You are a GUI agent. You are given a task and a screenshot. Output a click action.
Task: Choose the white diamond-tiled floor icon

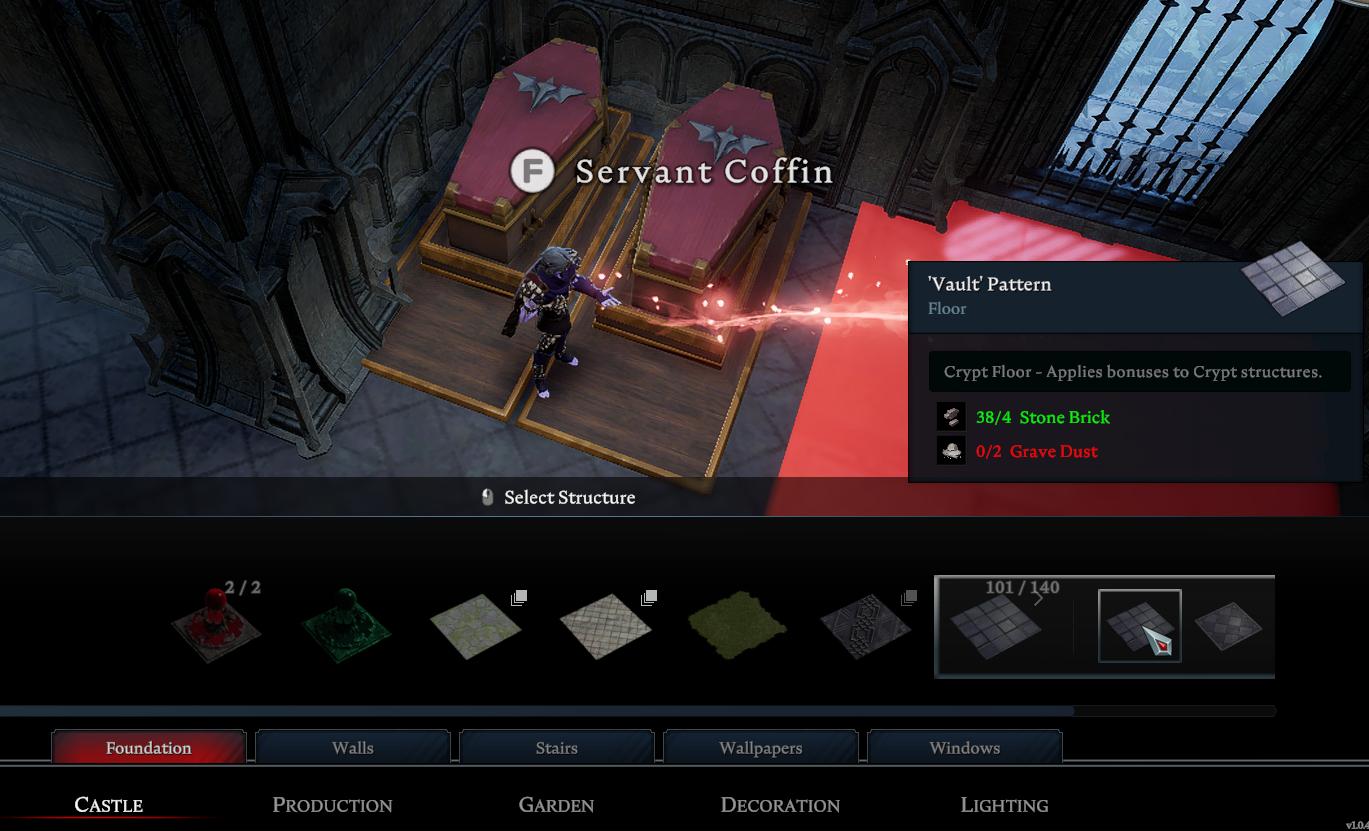[607, 627]
